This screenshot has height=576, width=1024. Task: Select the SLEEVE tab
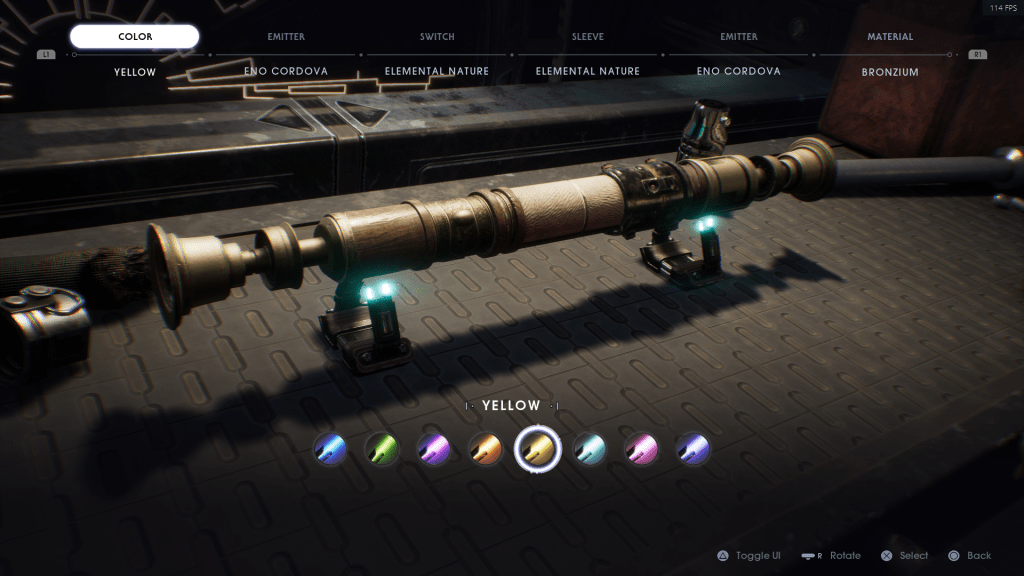(588, 37)
